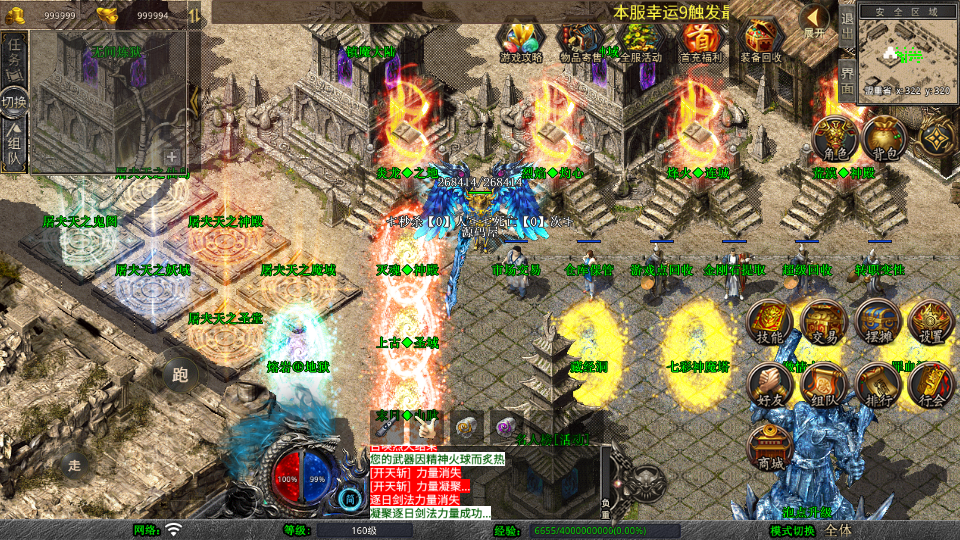The image size is (960, 540).
Task: Open the 设置 settings menu
Action: tap(931, 324)
